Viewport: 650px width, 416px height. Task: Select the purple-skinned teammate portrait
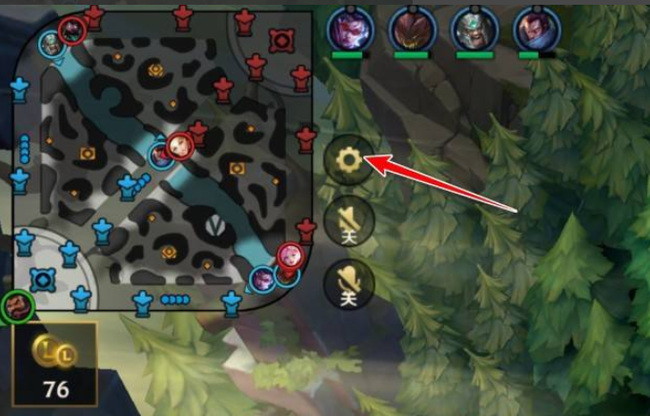pyautogui.click(x=350, y=27)
